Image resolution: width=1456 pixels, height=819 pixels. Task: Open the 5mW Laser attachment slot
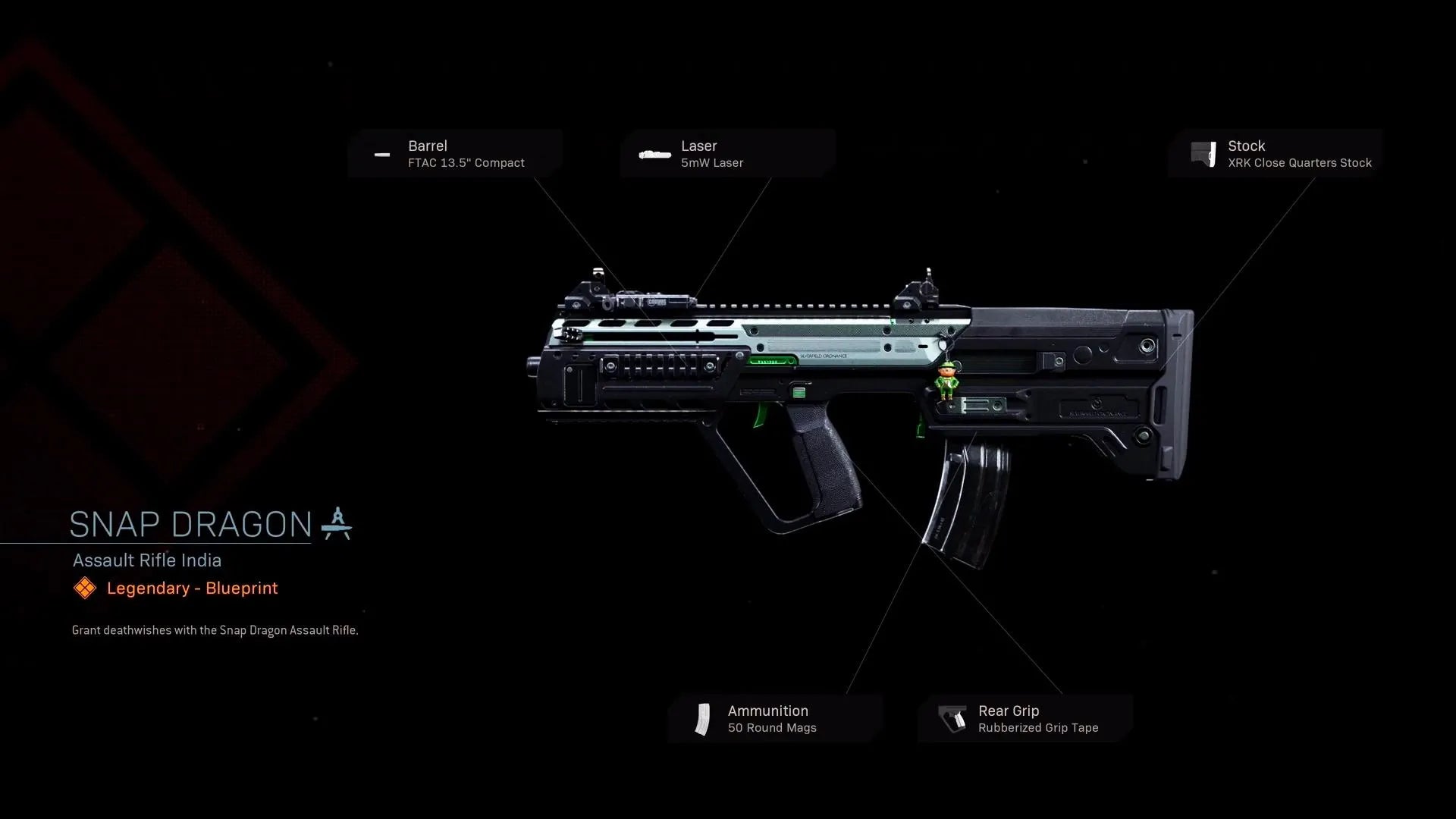727,154
